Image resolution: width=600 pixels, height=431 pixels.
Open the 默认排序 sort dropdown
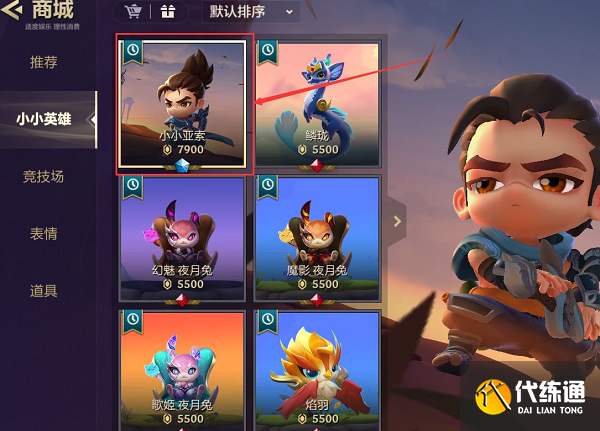click(251, 12)
